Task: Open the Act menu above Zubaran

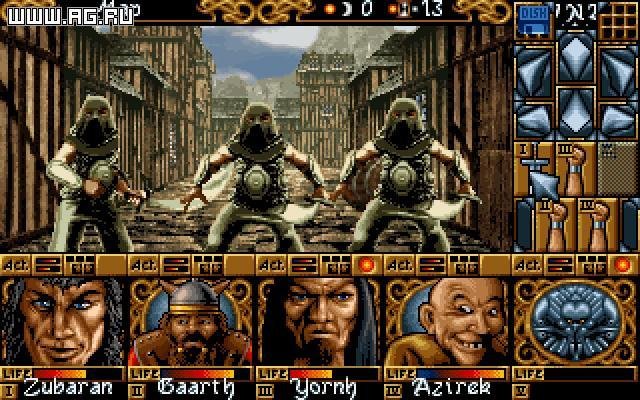Action: pos(15,265)
